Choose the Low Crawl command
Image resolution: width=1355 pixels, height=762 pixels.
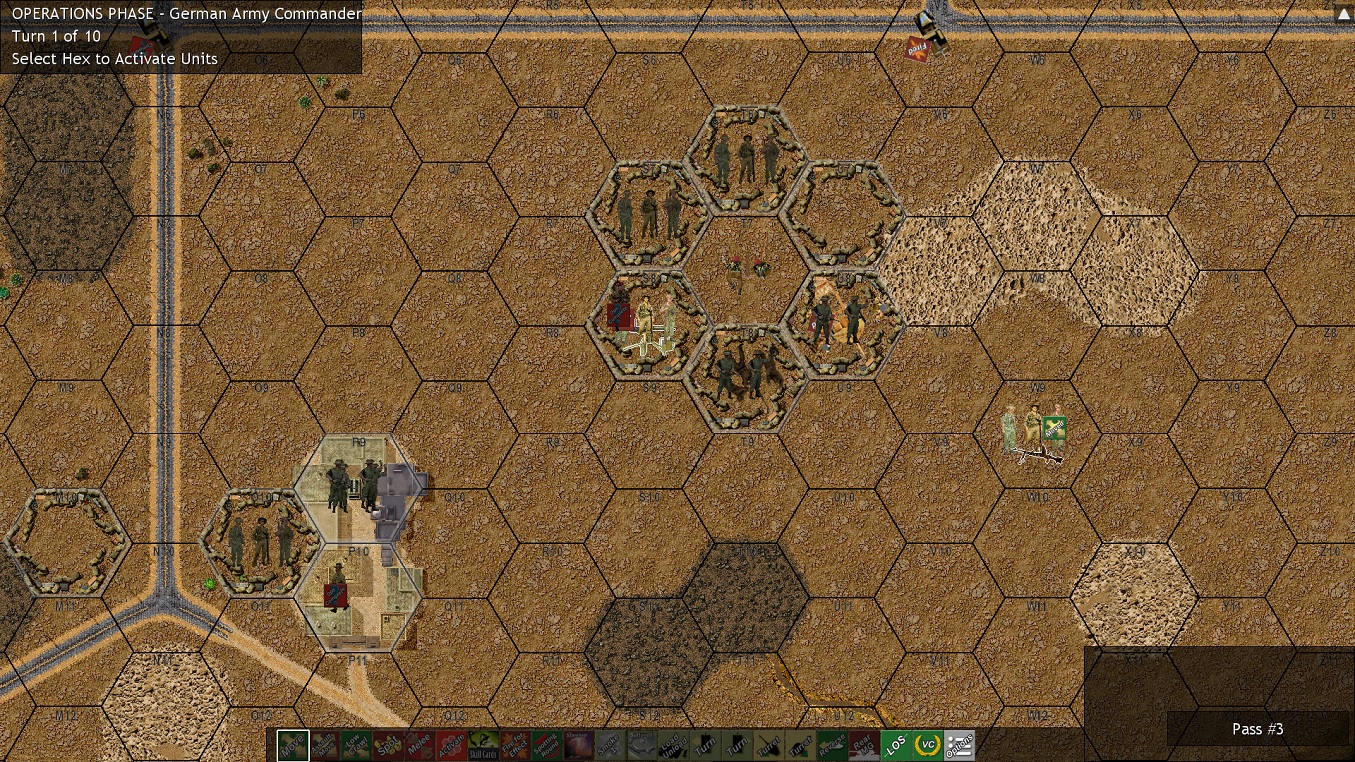click(358, 746)
